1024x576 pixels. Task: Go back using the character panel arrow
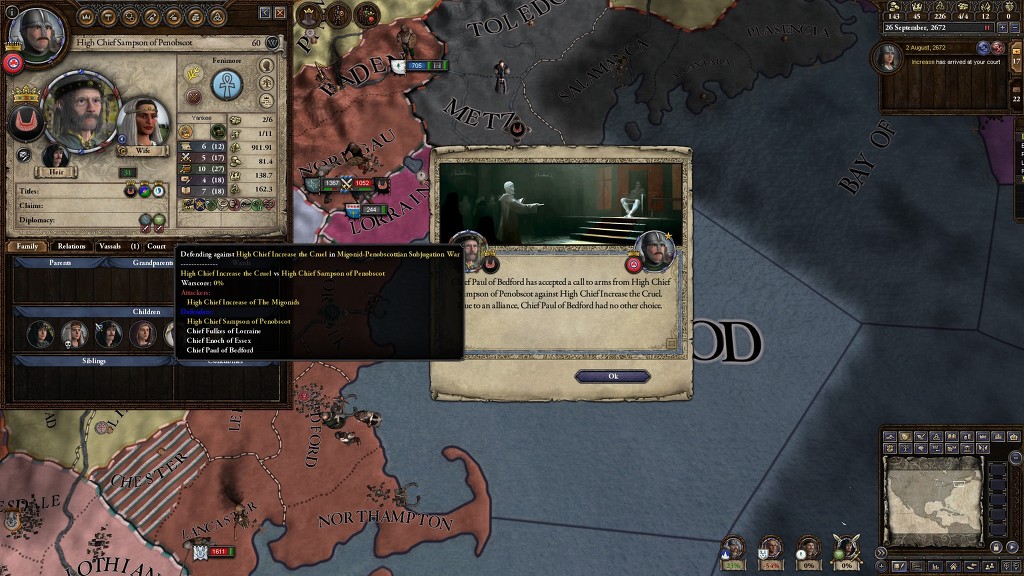[265, 13]
